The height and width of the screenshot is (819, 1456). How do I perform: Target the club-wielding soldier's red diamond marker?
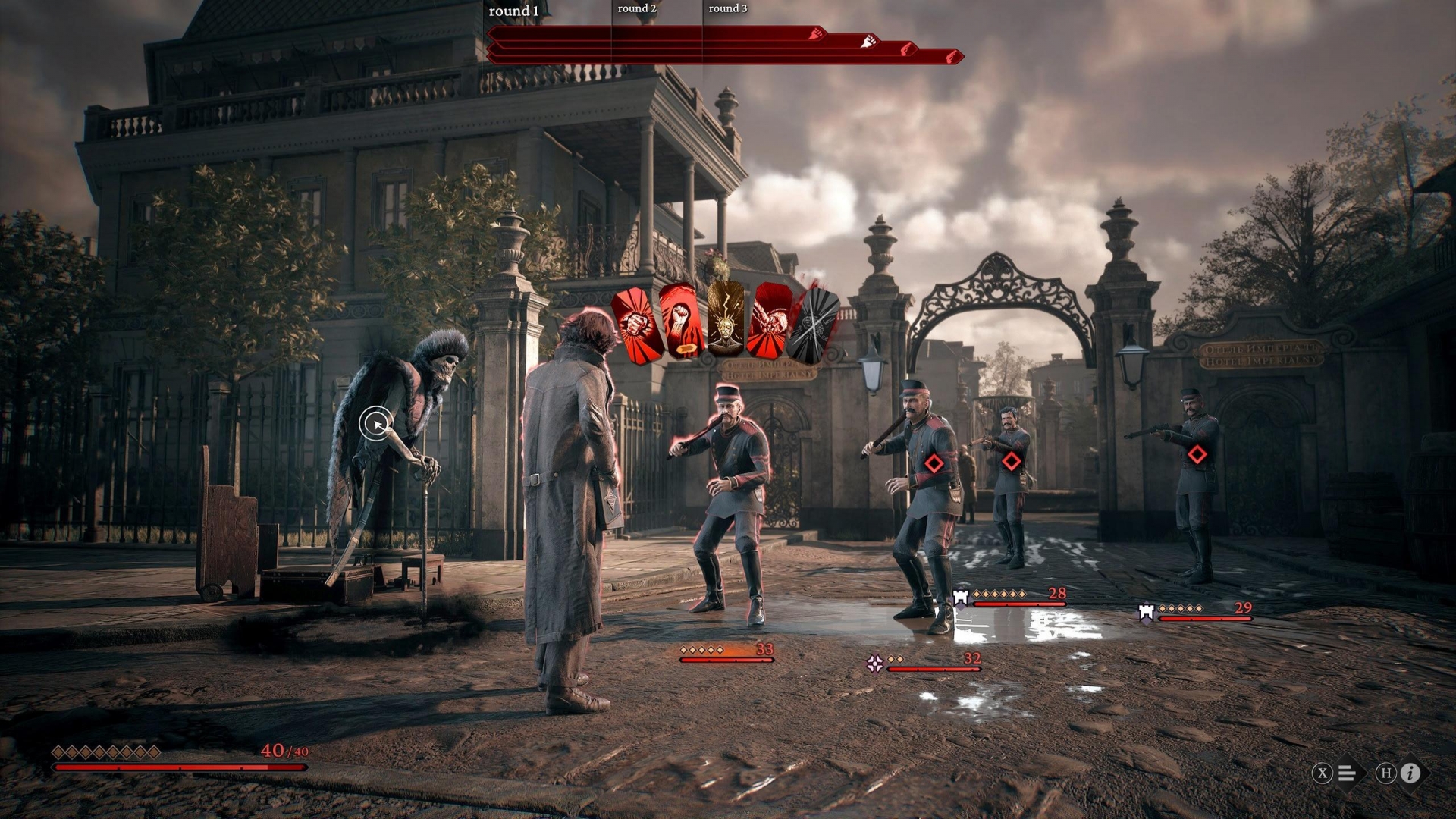(x=934, y=463)
